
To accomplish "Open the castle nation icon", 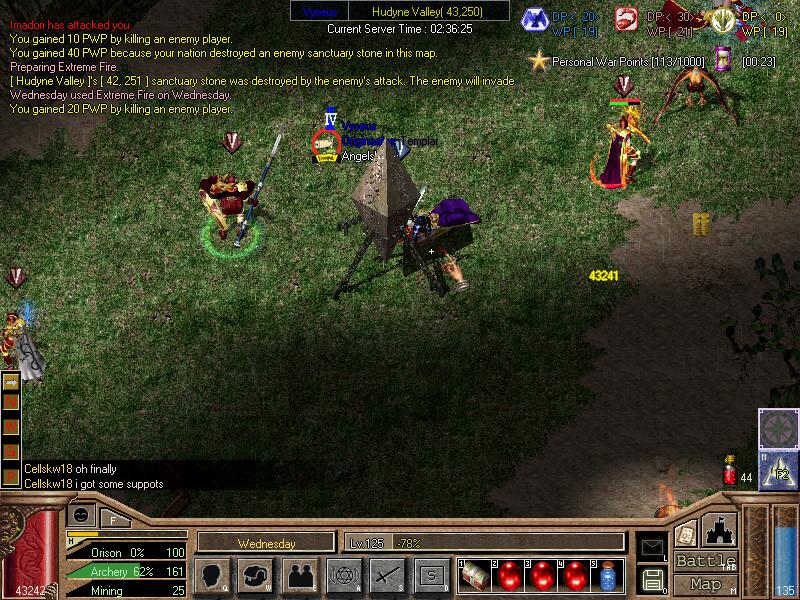I will (720, 529).
